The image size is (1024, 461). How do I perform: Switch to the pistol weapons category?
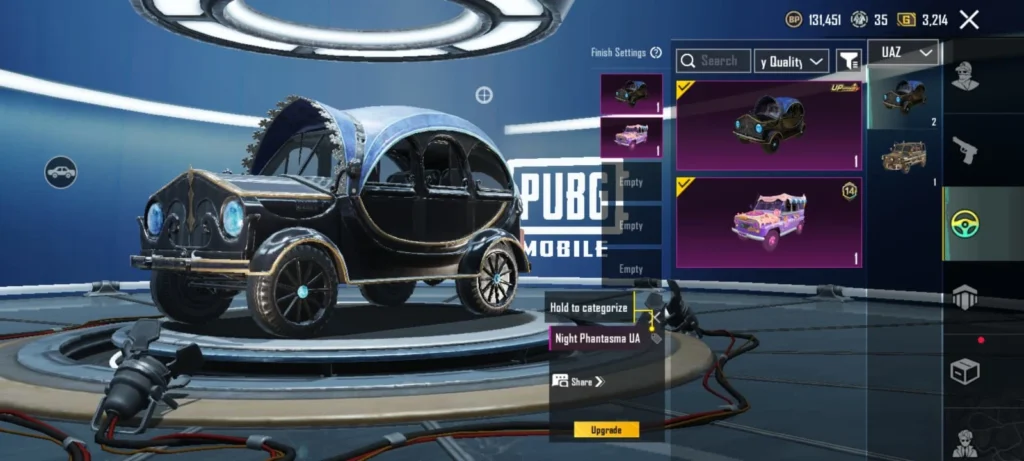[x=965, y=150]
